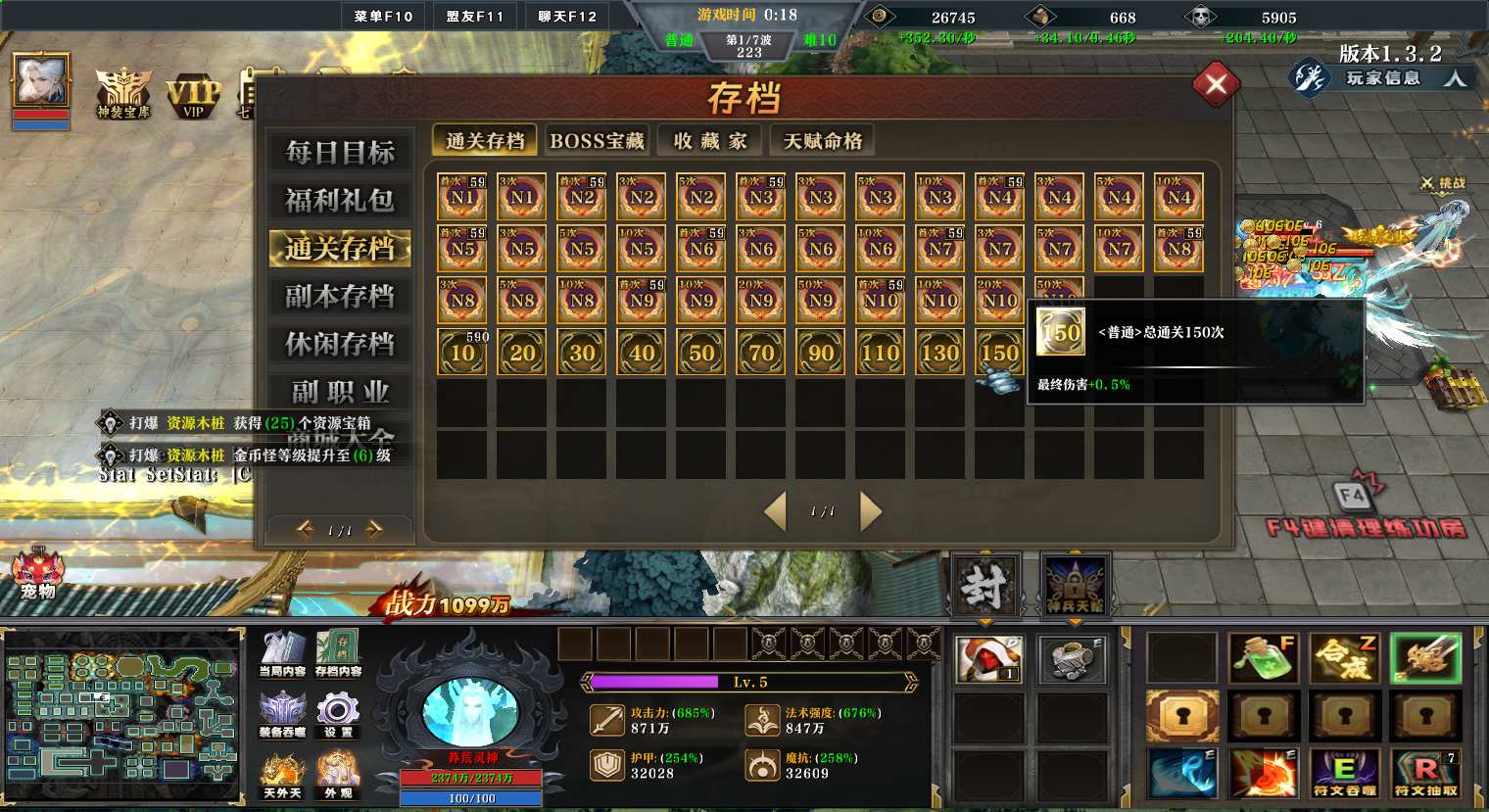
Task: Select the 150 total clears badge
Action: click(x=999, y=352)
